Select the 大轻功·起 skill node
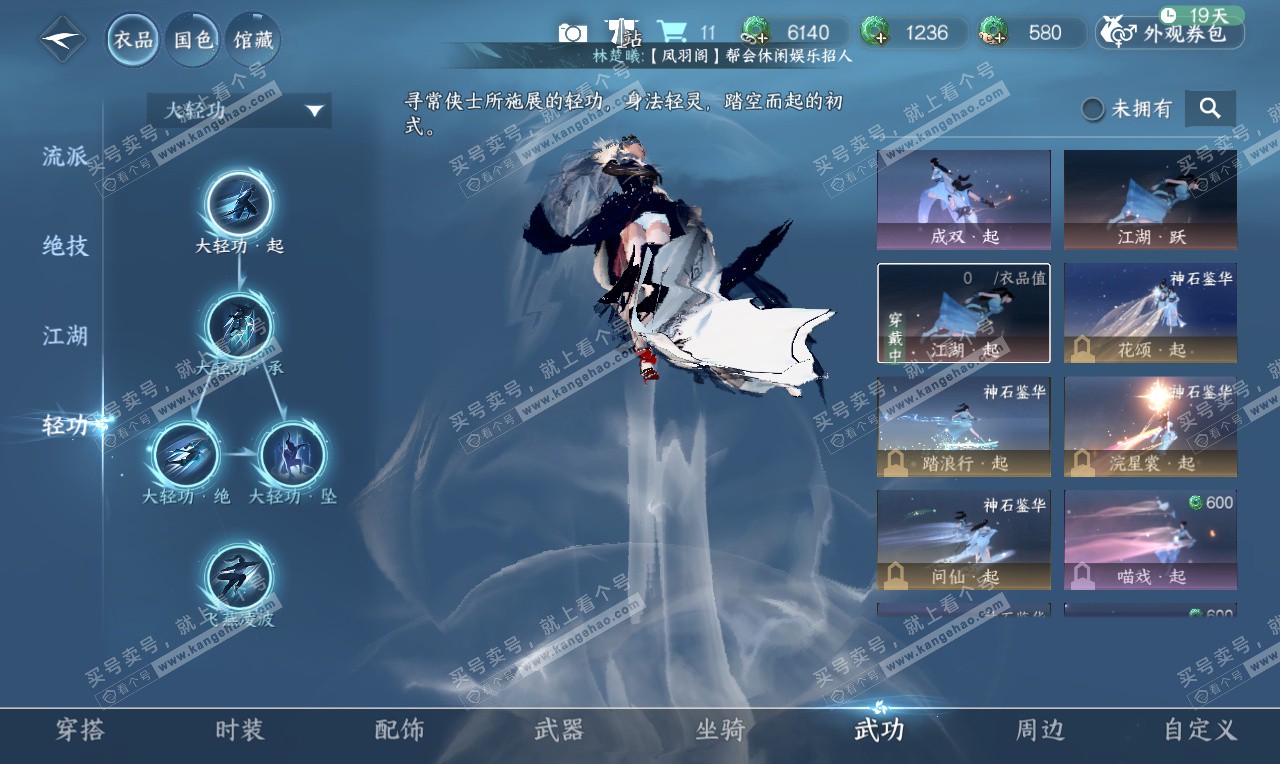 point(239,204)
